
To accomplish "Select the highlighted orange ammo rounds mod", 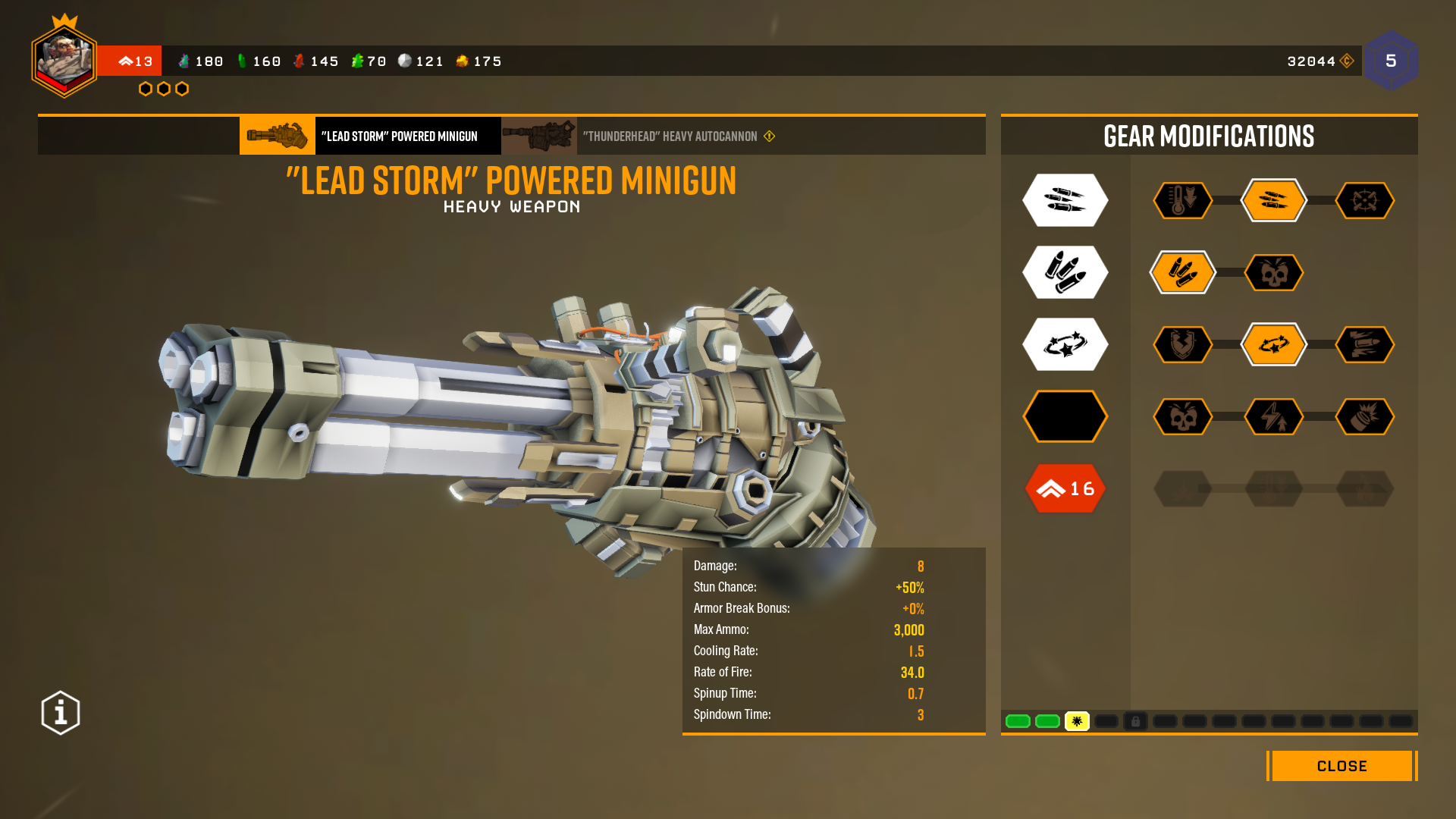I will pyautogui.click(x=1182, y=272).
